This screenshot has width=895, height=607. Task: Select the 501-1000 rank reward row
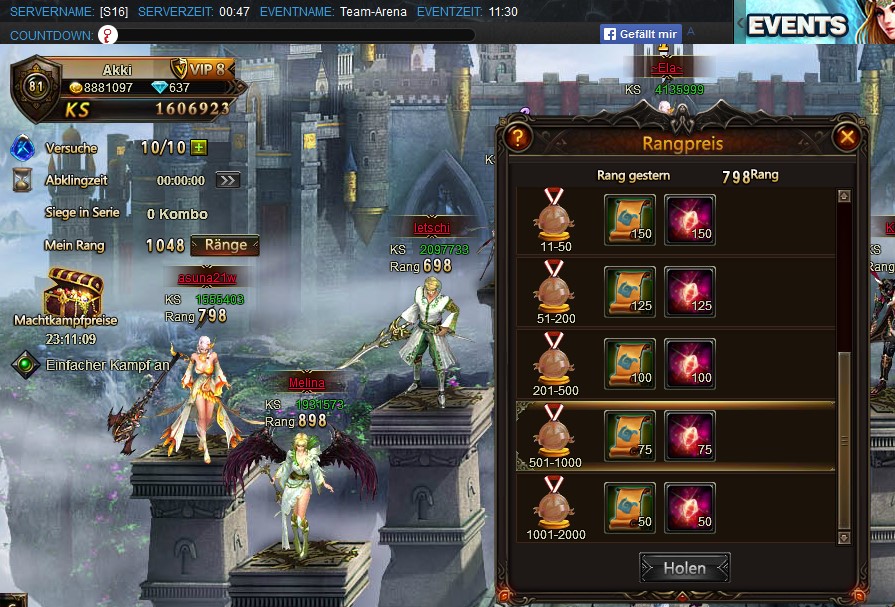(x=676, y=436)
